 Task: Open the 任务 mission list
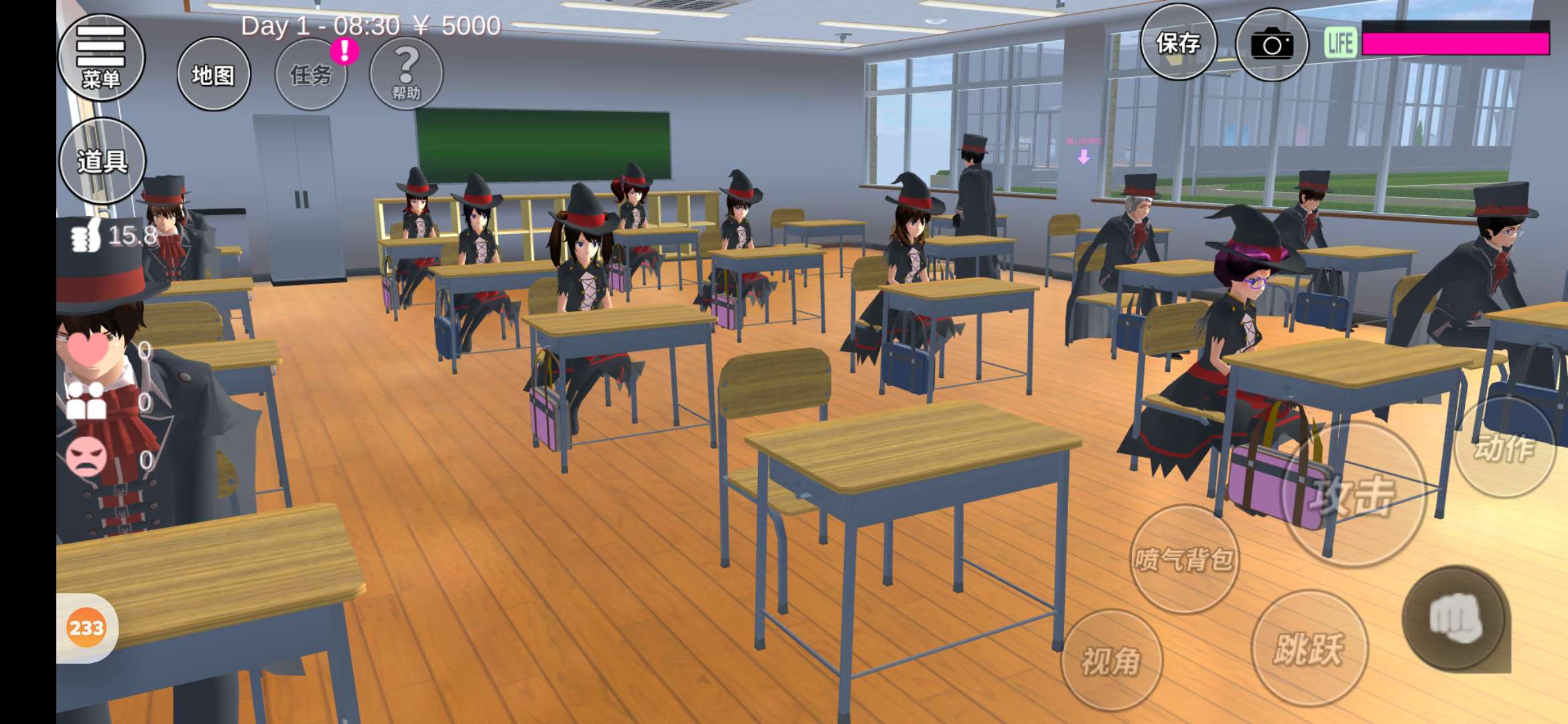[x=311, y=74]
